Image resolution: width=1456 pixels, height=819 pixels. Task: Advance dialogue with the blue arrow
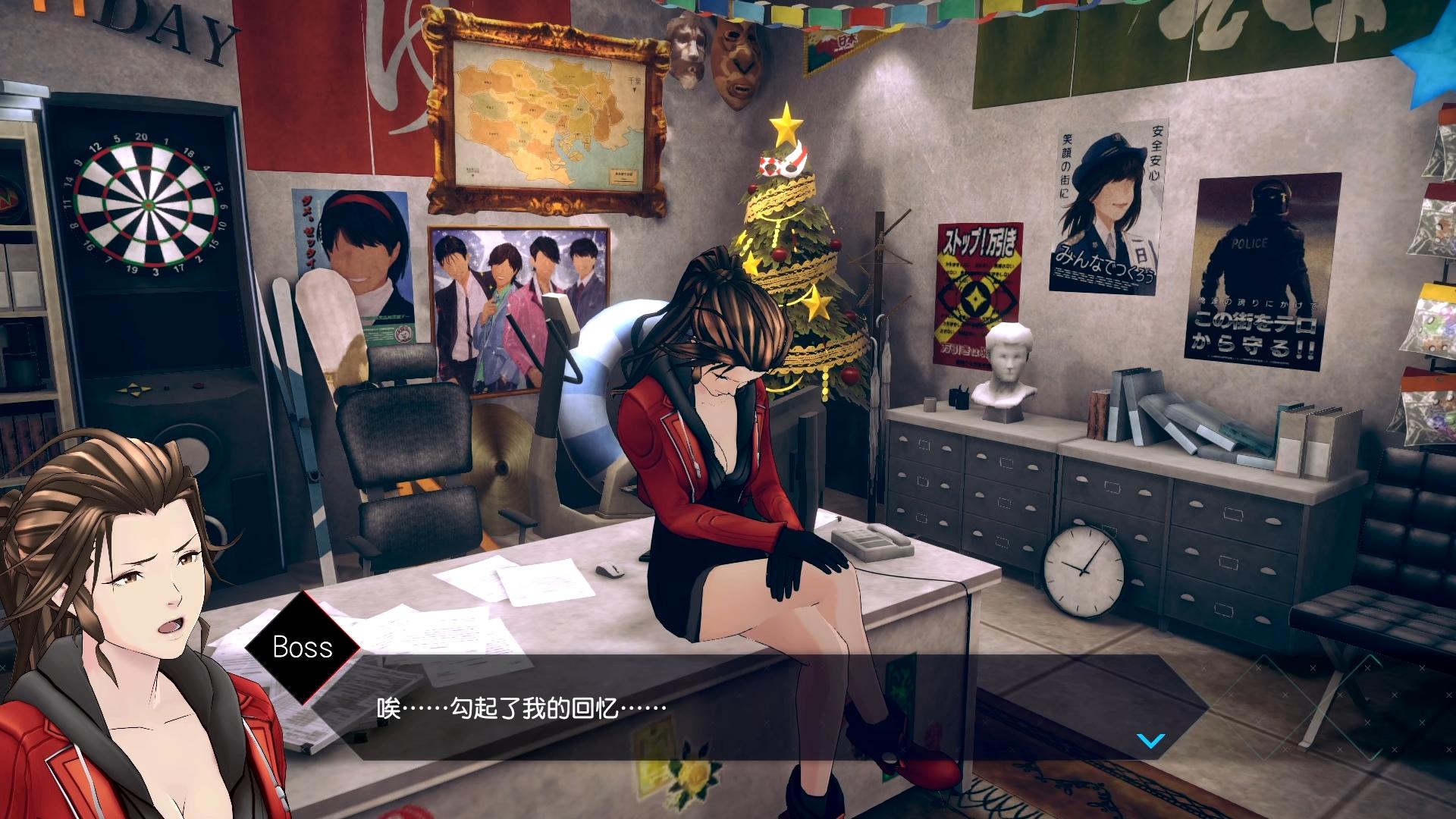pos(1151,741)
